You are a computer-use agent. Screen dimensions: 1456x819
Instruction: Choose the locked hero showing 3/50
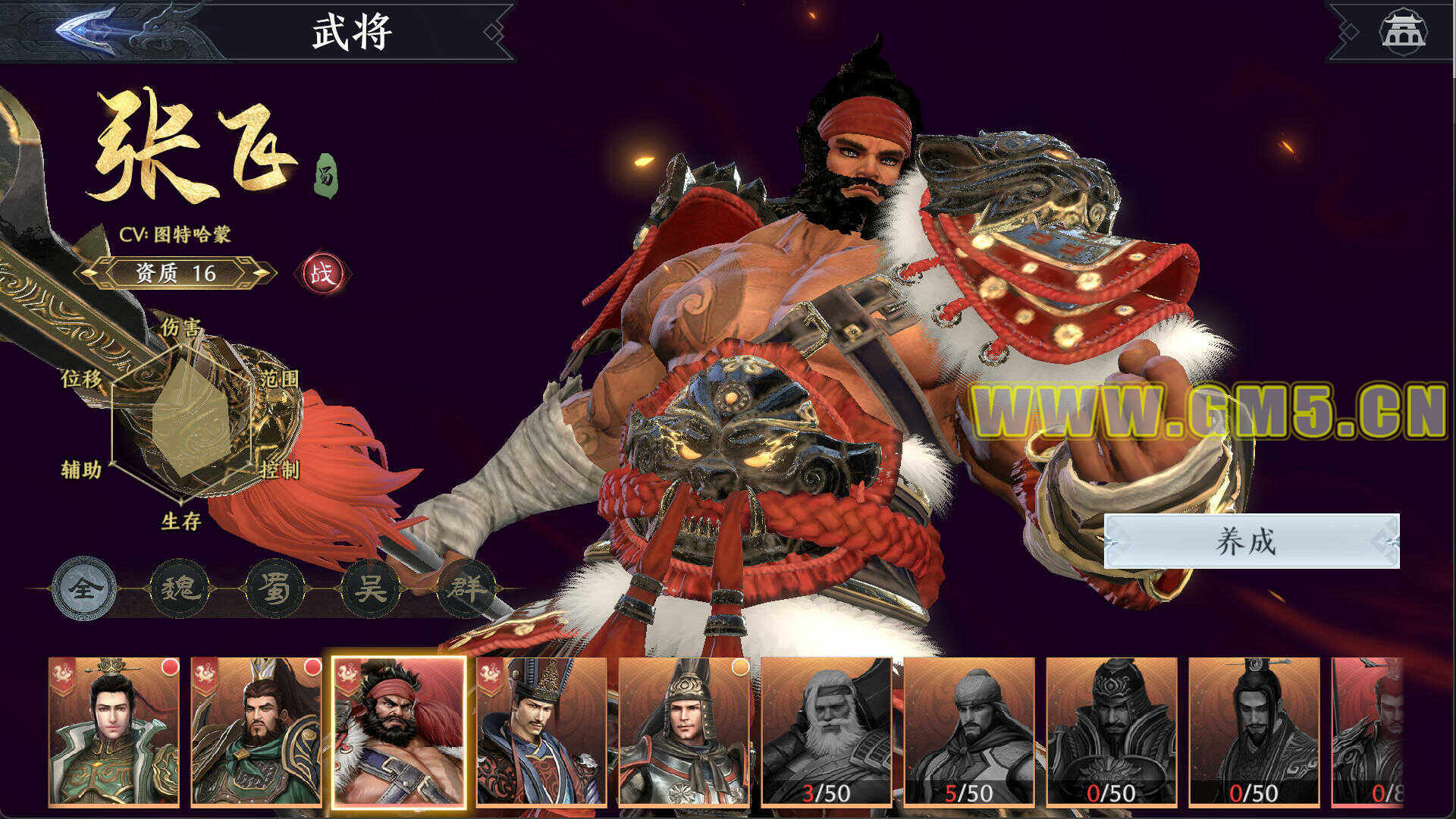pyautogui.click(x=827, y=731)
